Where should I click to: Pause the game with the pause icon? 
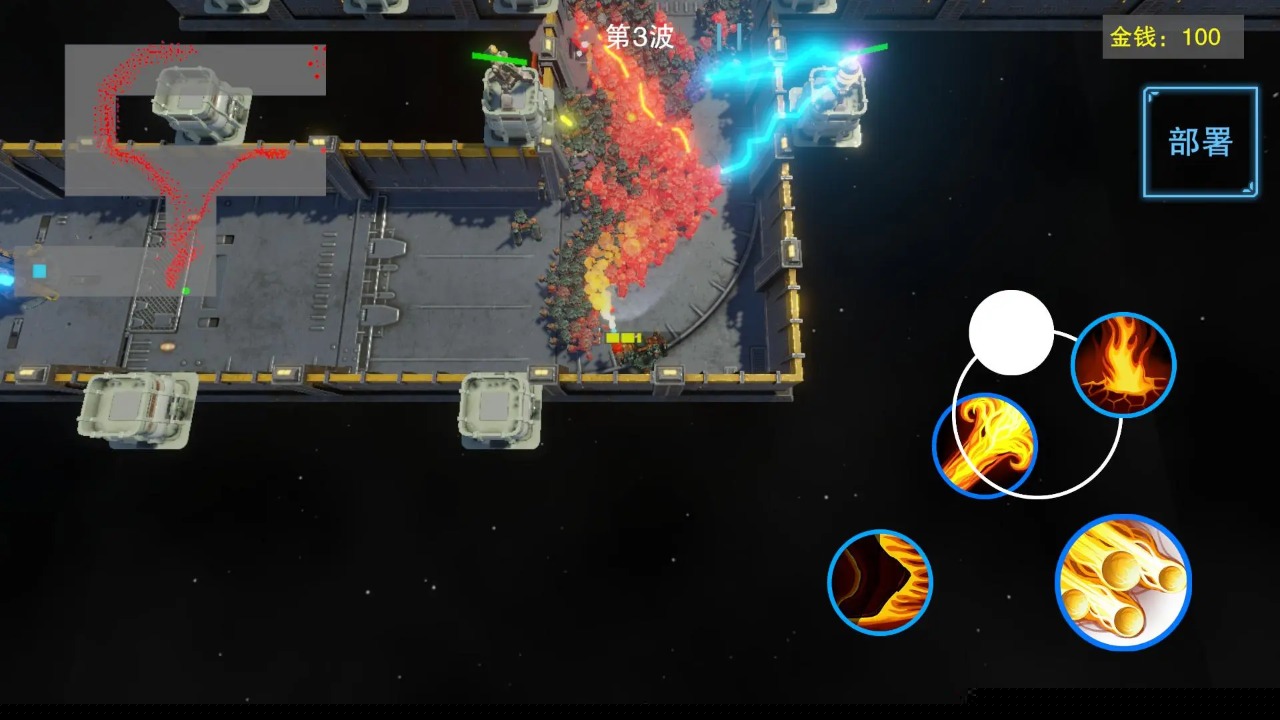729,37
